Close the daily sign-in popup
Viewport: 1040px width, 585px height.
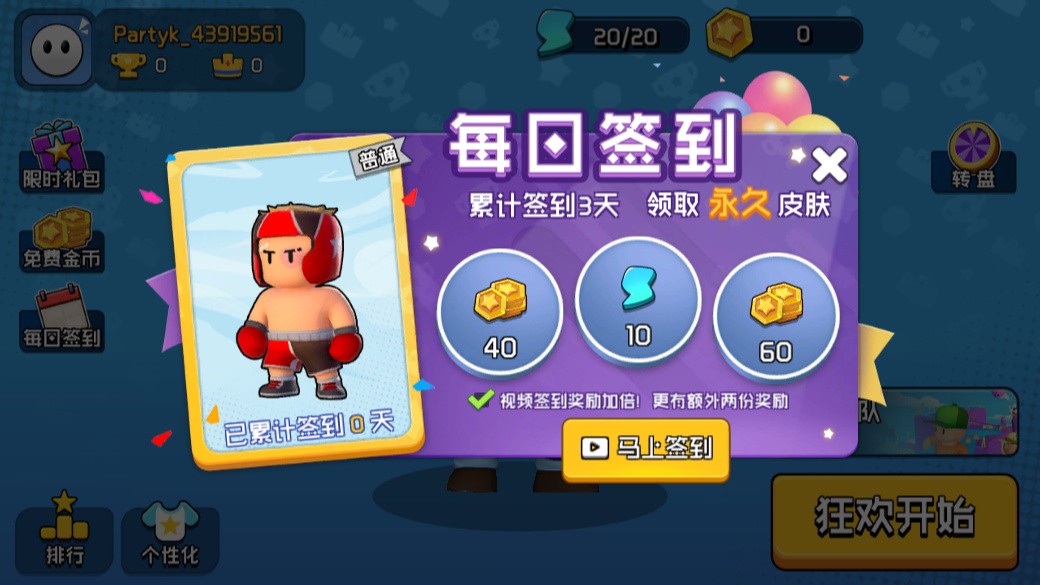click(x=829, y=164)
